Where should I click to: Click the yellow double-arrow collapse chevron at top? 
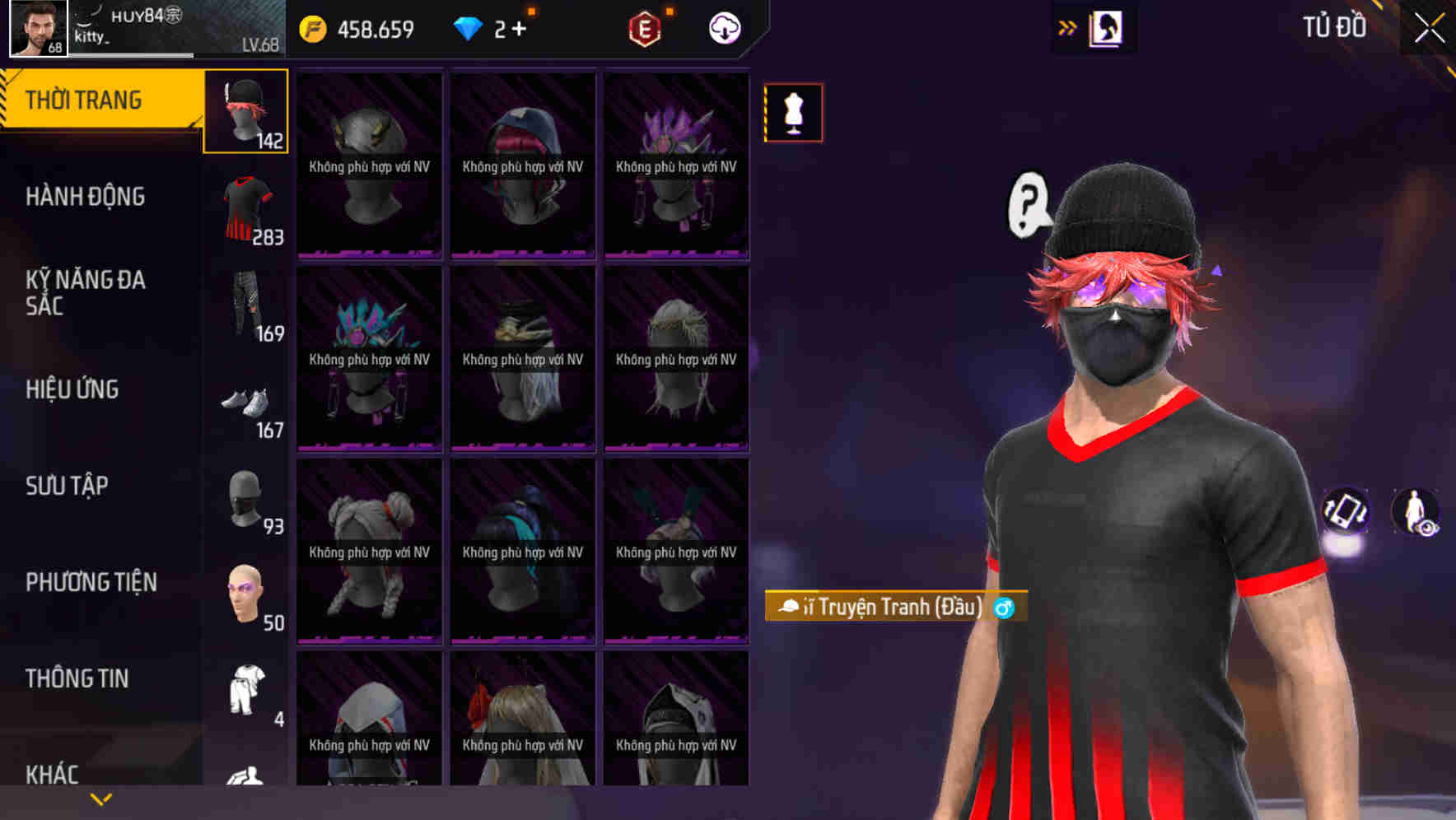(1068, 27)
